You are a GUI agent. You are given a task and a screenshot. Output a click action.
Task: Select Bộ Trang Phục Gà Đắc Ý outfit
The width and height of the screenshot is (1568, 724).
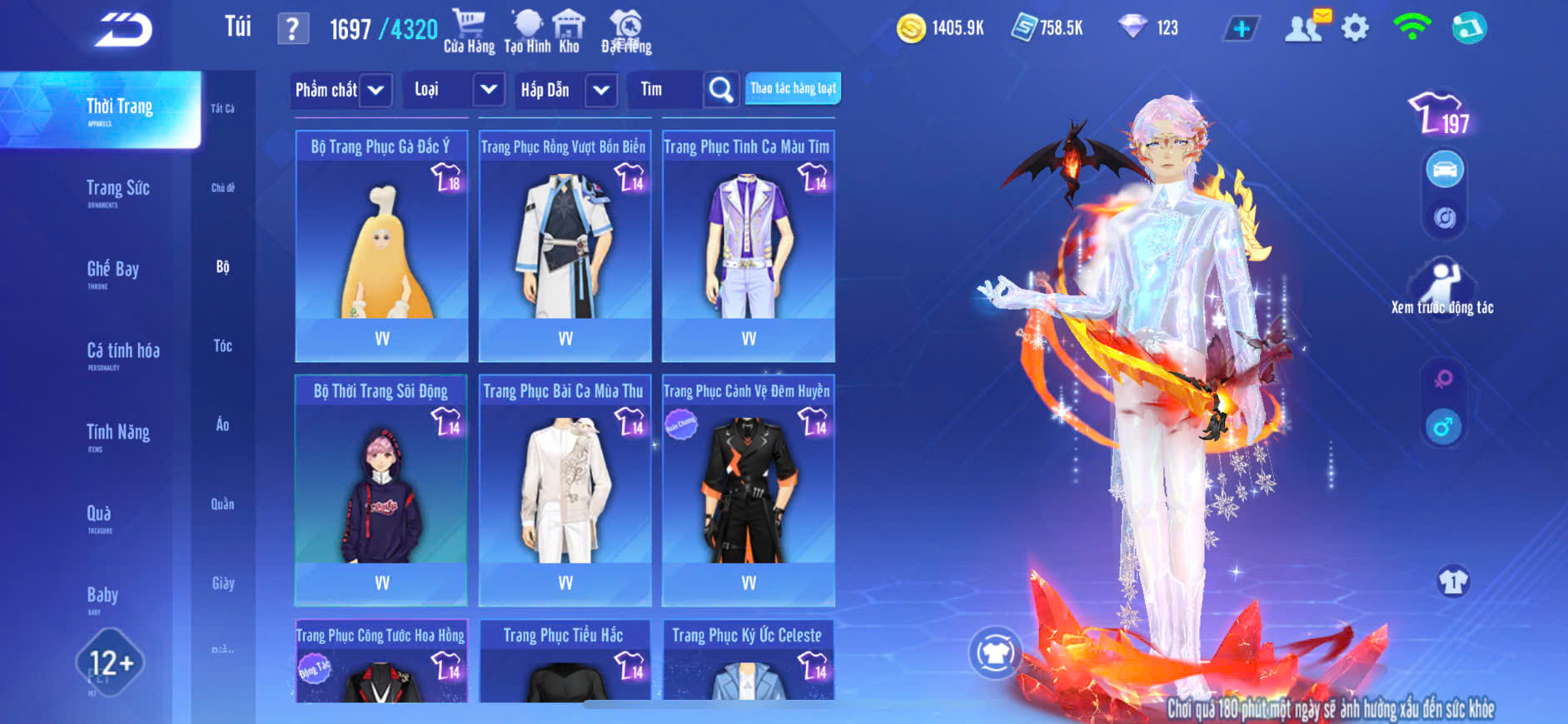click(x=381, y=245)
